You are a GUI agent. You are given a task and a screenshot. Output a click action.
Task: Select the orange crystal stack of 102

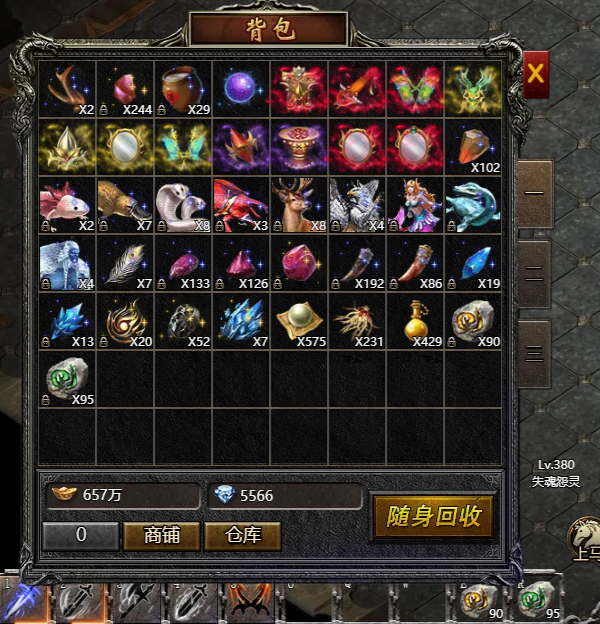(473, 148)
